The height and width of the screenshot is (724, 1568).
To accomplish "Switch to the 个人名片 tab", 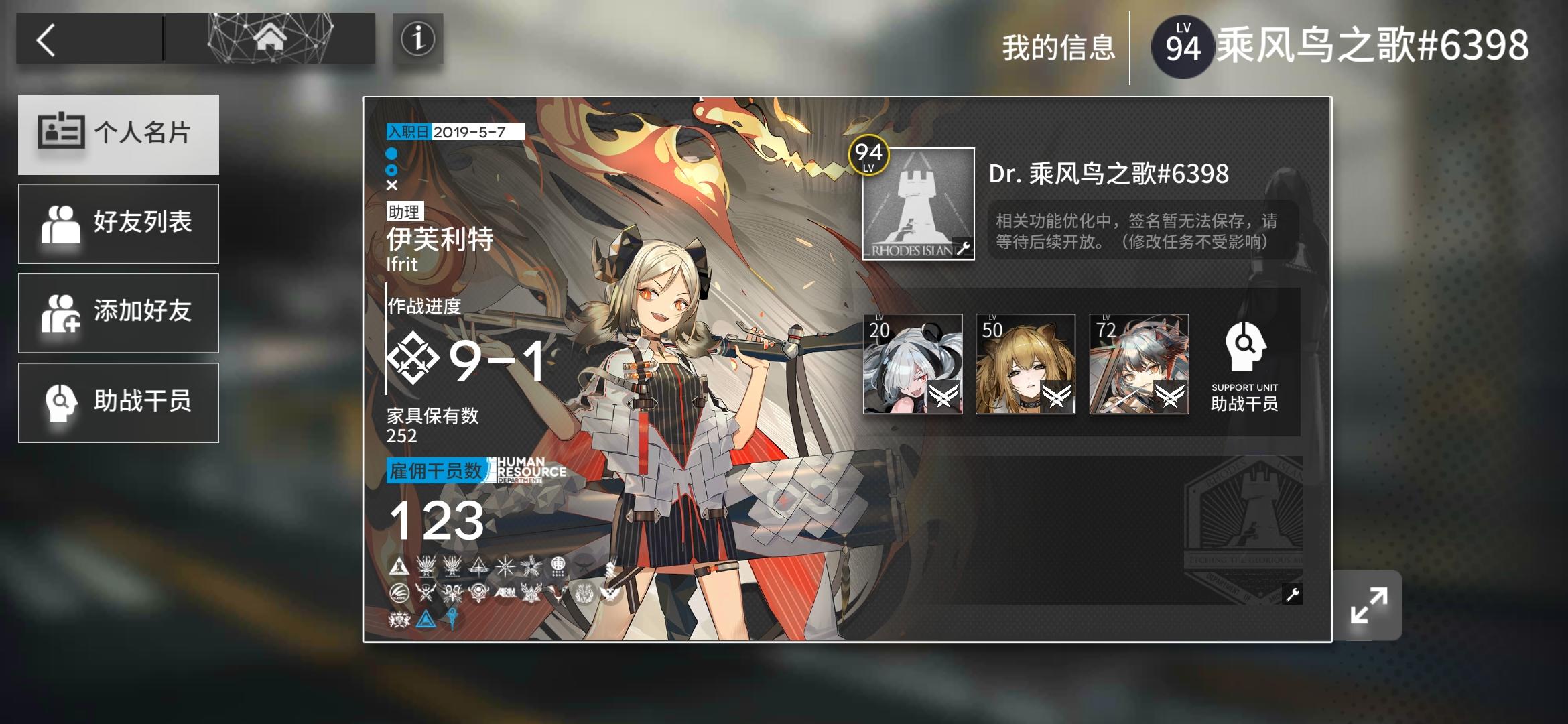I will pos(119,133).
